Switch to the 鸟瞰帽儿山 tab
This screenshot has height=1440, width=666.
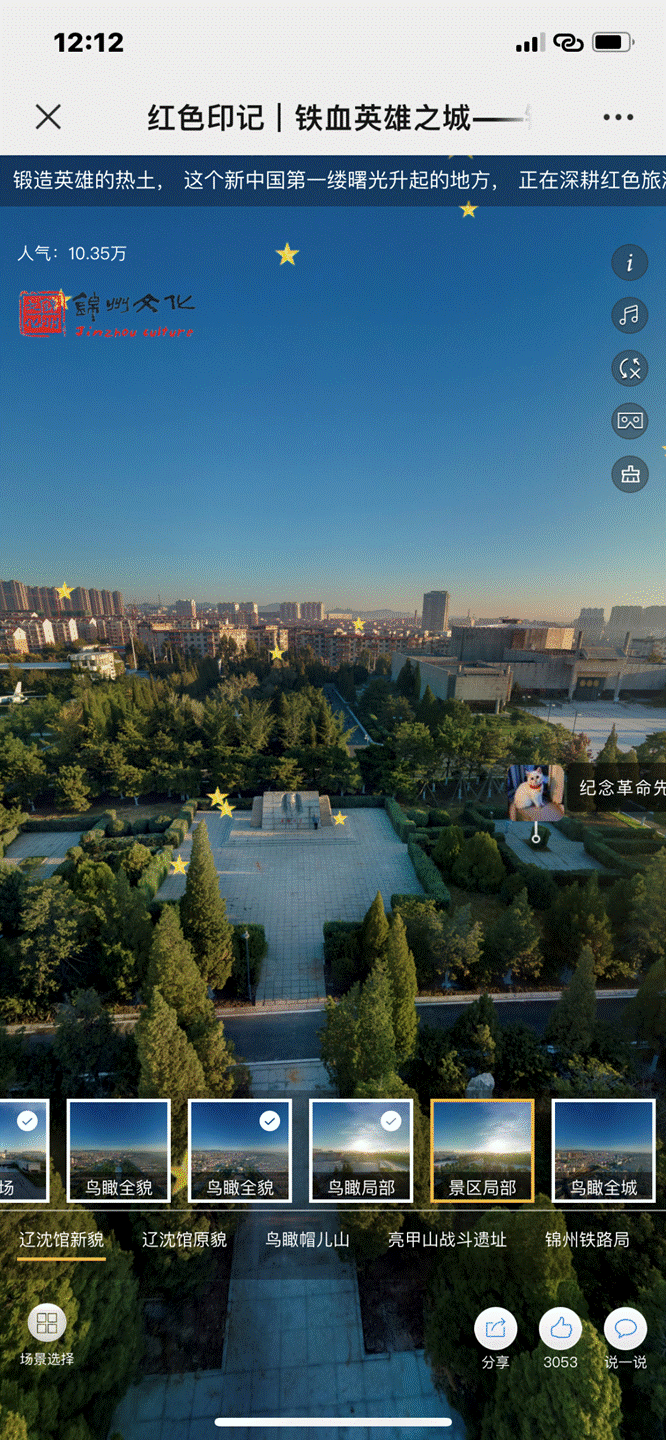click(307, 1240)
